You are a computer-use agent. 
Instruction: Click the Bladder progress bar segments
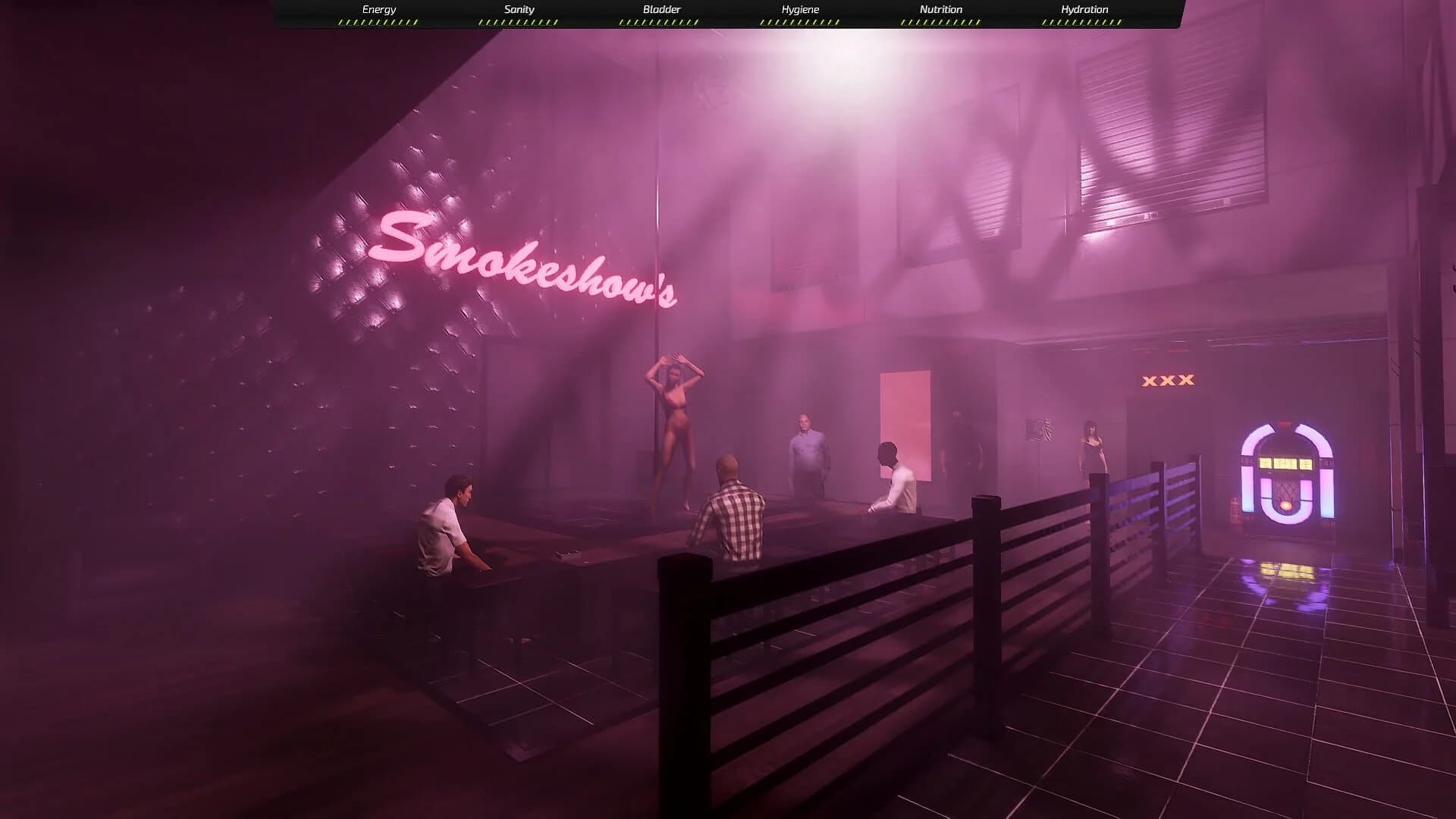tap(660, 22)
